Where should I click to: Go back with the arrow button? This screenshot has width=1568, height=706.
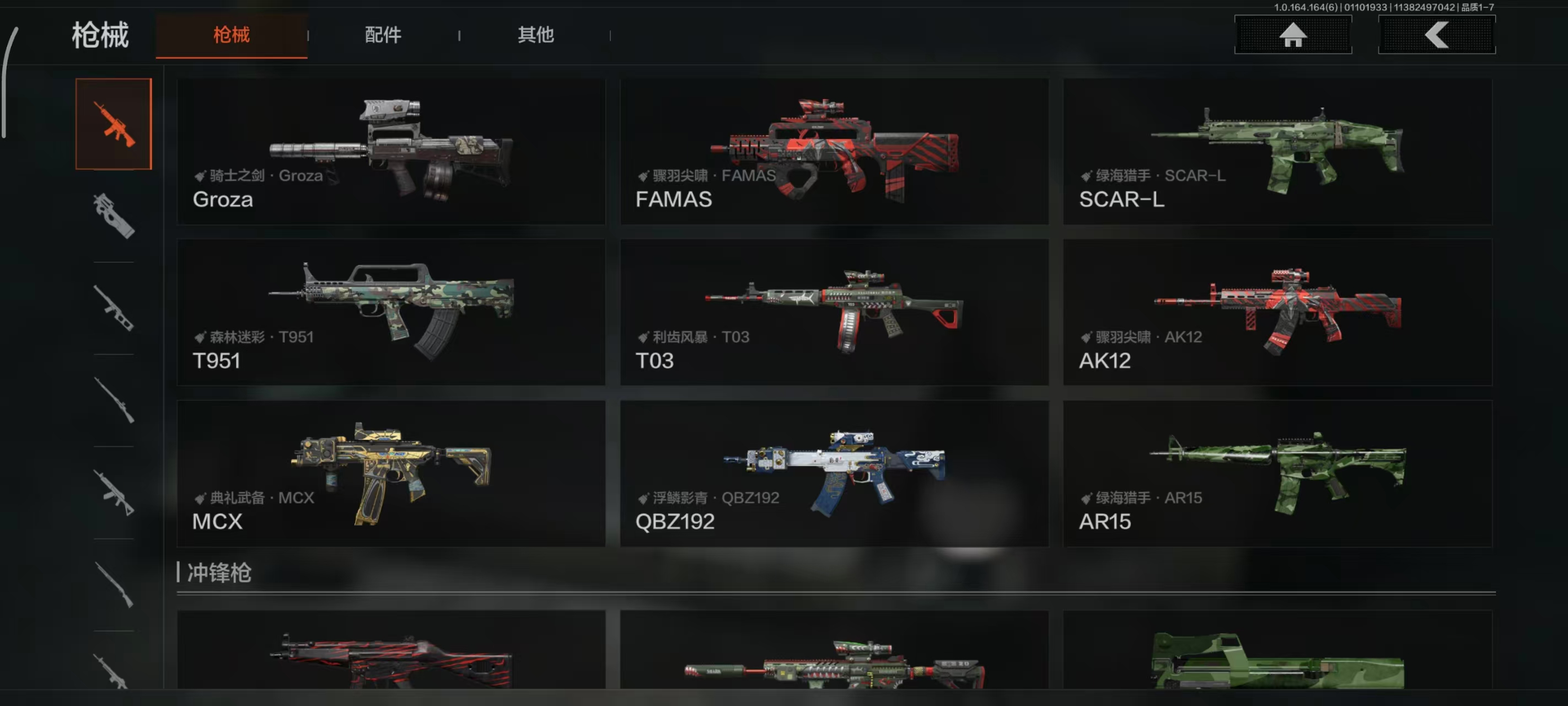click(x=1437, y=35)
